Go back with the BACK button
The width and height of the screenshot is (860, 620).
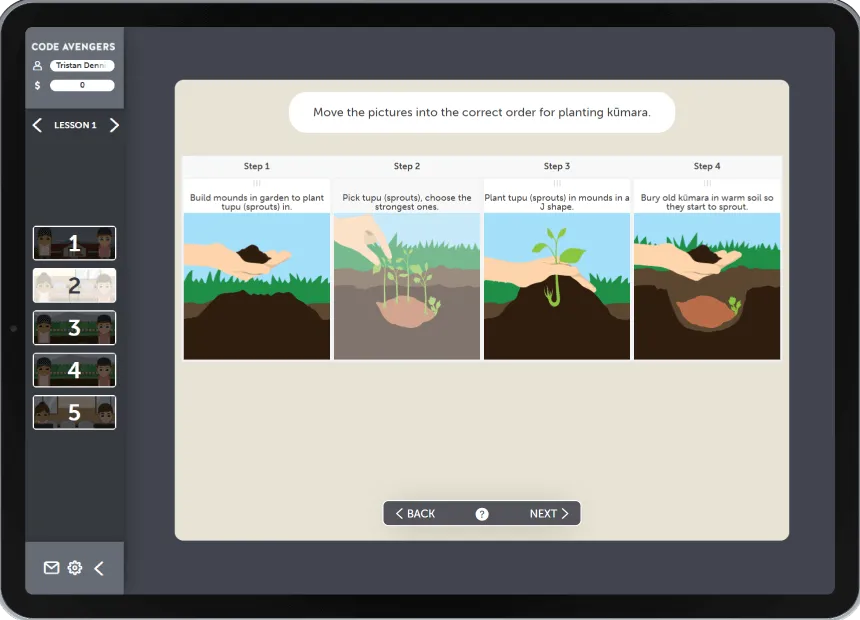(x=415, y=514)
